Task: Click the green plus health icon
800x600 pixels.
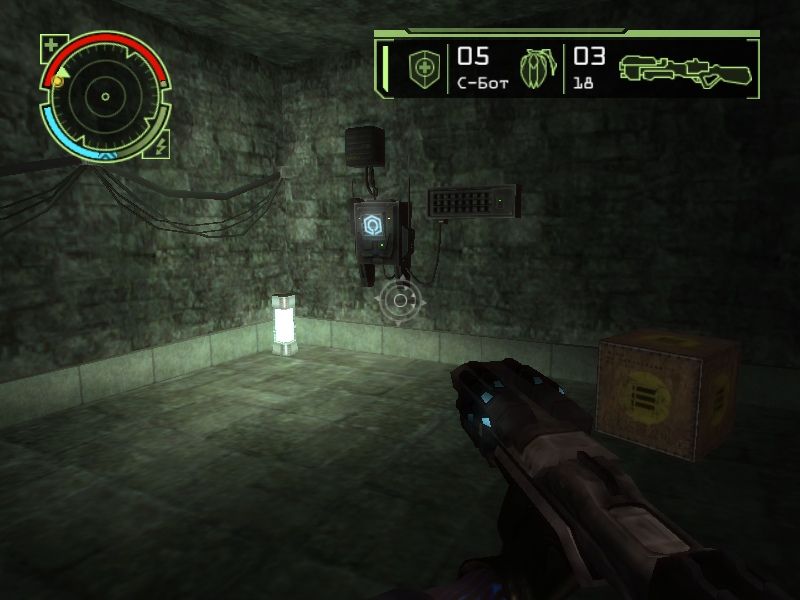Action: tap(52, 45)
